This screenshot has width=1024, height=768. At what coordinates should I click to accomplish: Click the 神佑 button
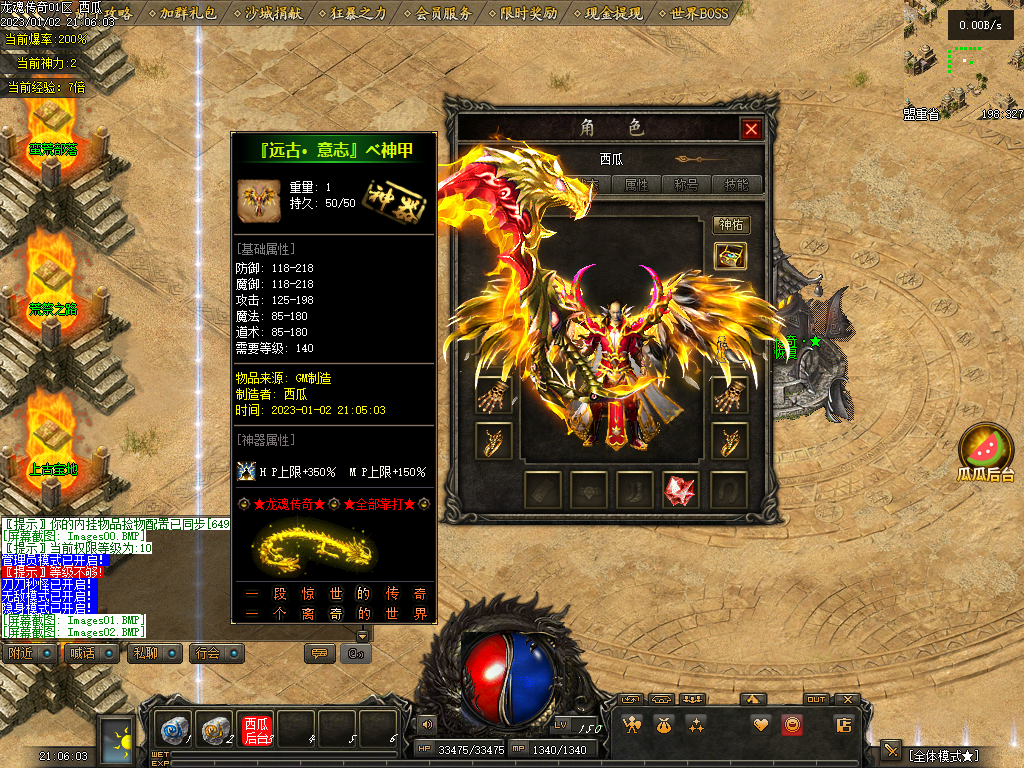[x=731, y=225]
